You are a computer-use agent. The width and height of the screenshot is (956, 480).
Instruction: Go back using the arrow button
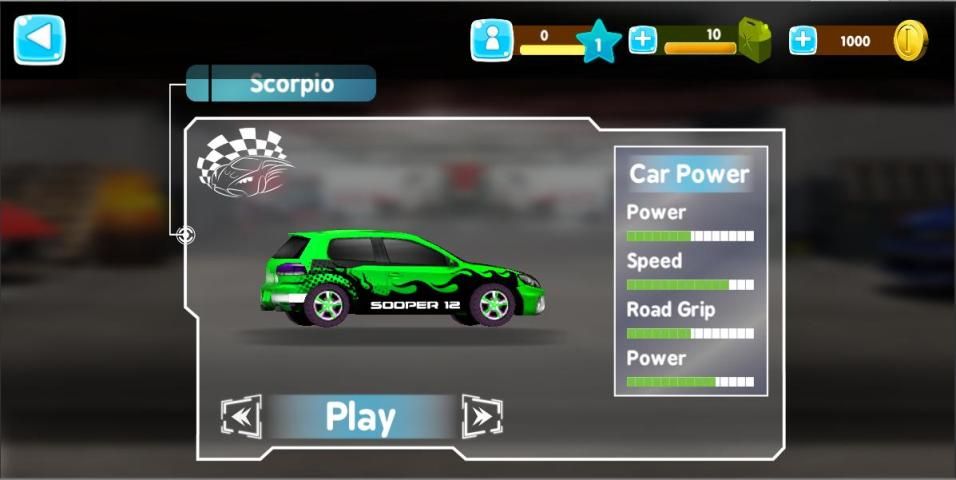(x=39, y=40)
